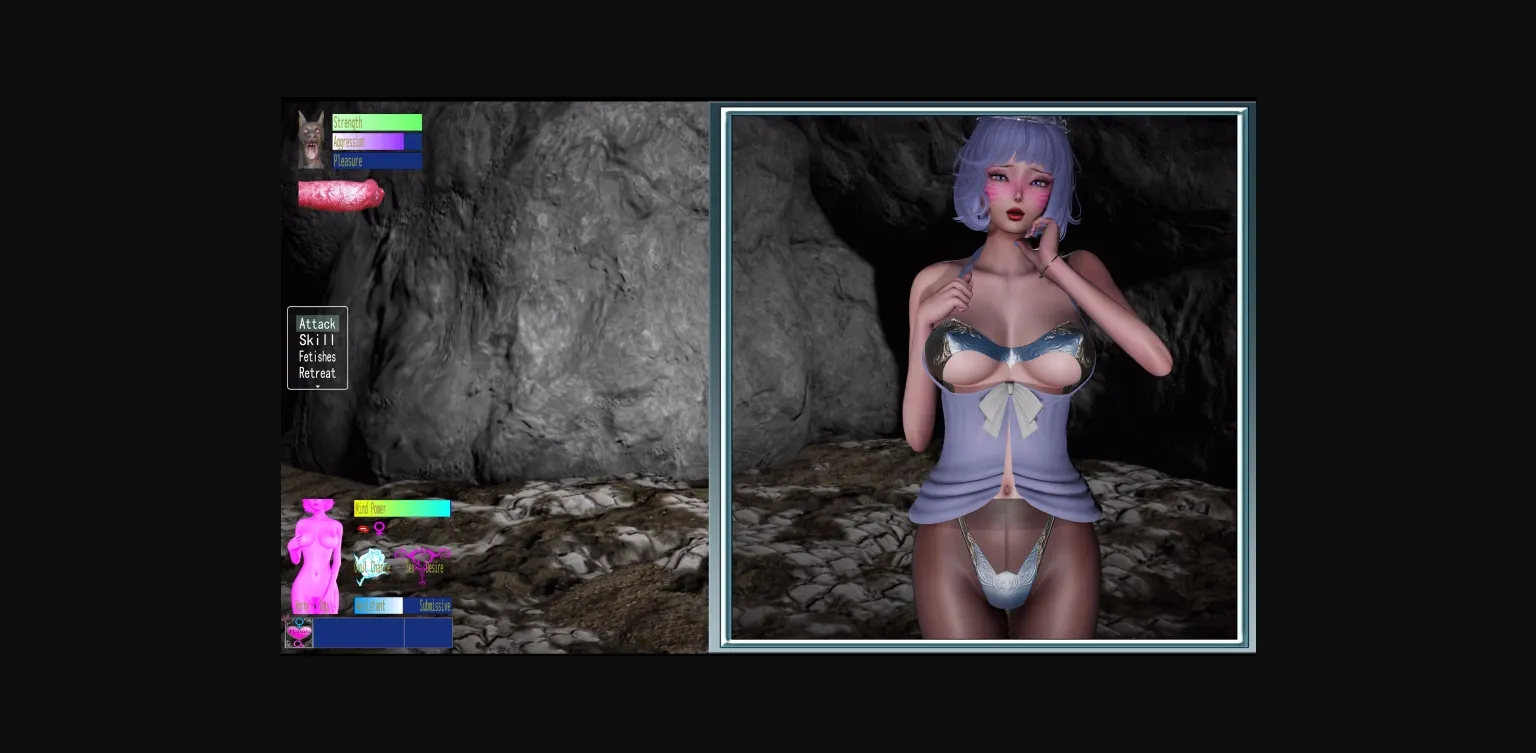Click the empty message box at the bottom
The width and height of the screenshot is (1536, 753).
pos(380,631)
